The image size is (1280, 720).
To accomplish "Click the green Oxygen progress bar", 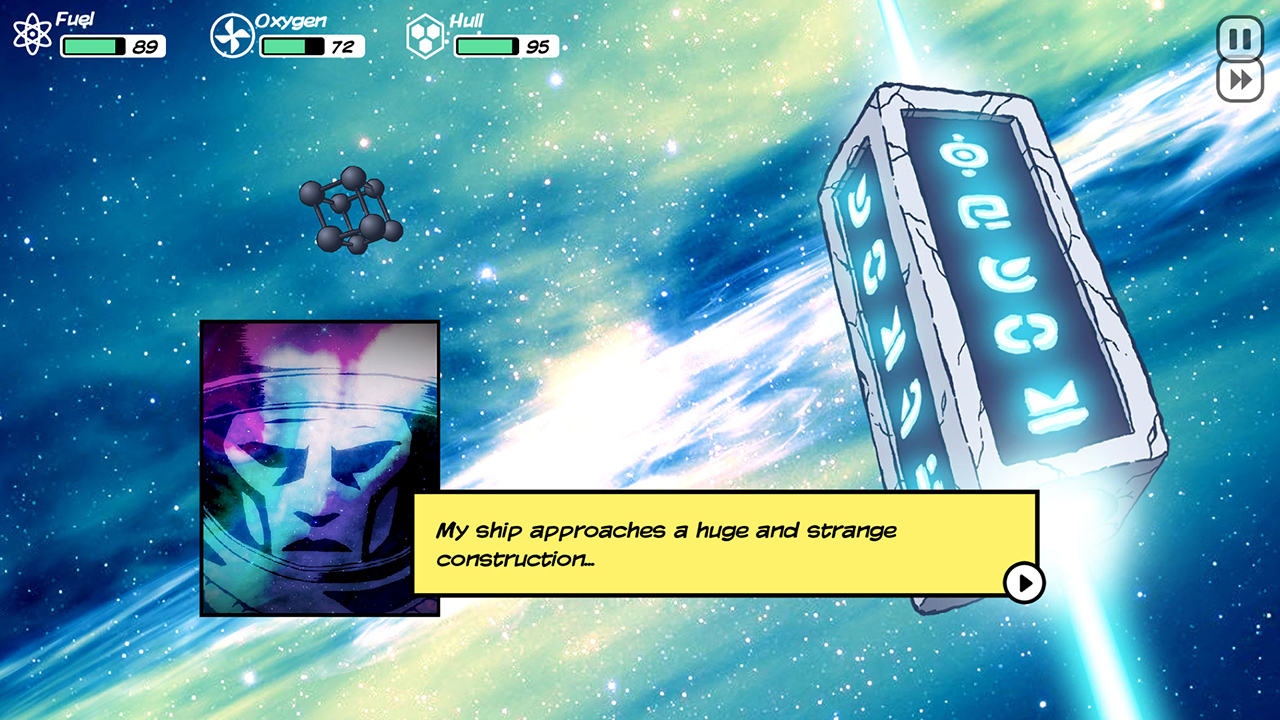I will tap(285, 44).
